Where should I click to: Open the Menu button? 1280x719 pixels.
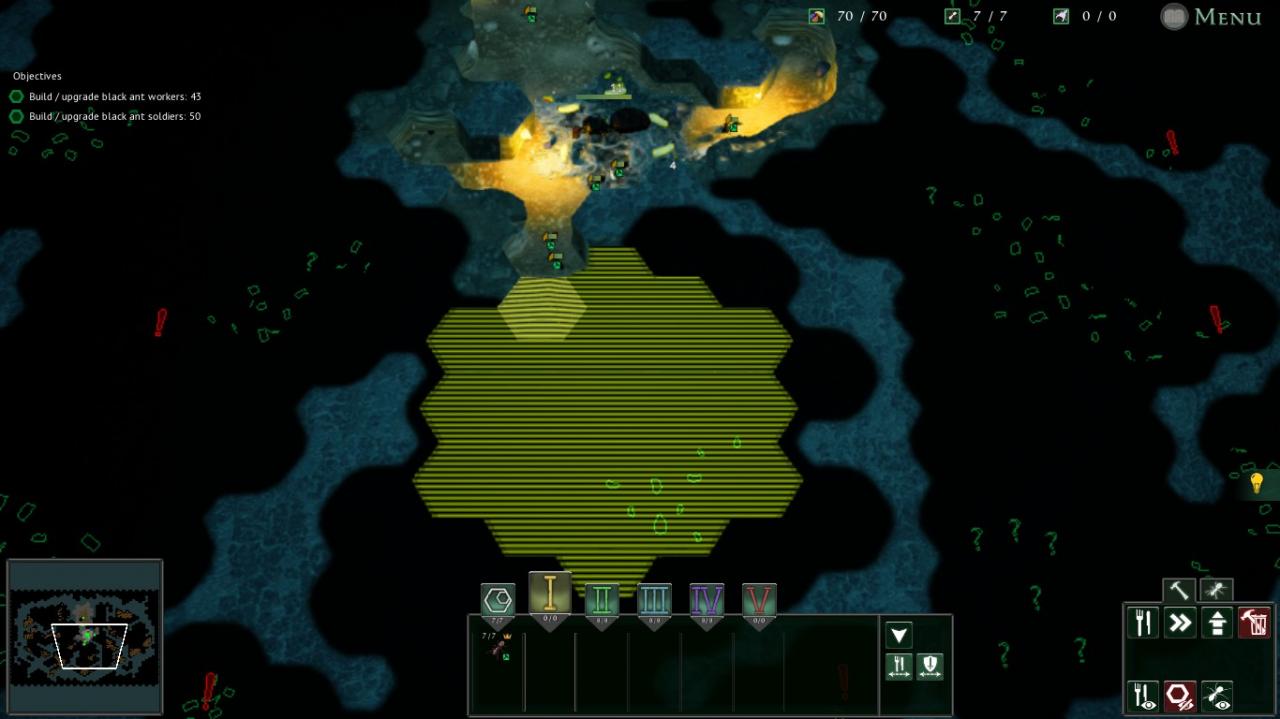tap(1211, 16)
